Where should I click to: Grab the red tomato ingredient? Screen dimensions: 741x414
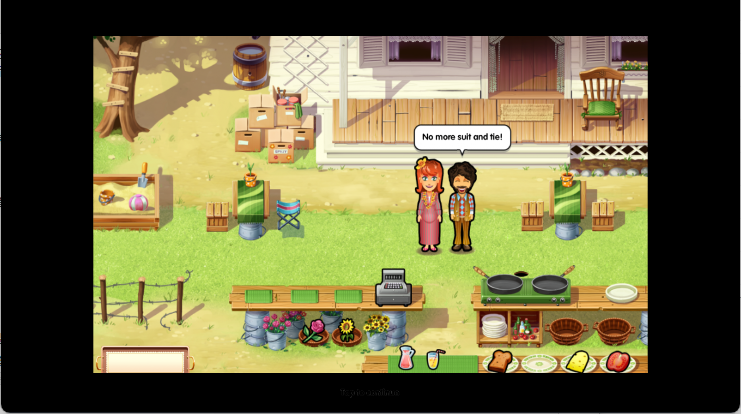pyautogui.click(x=617, y=361)
